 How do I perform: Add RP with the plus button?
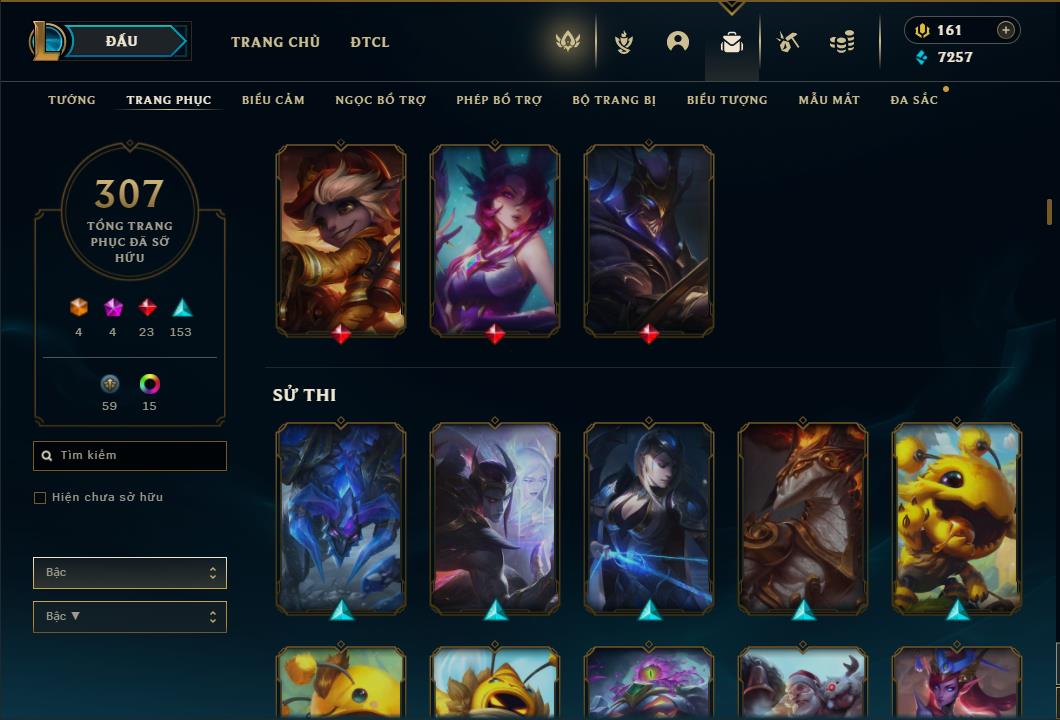pos(1006,30)
